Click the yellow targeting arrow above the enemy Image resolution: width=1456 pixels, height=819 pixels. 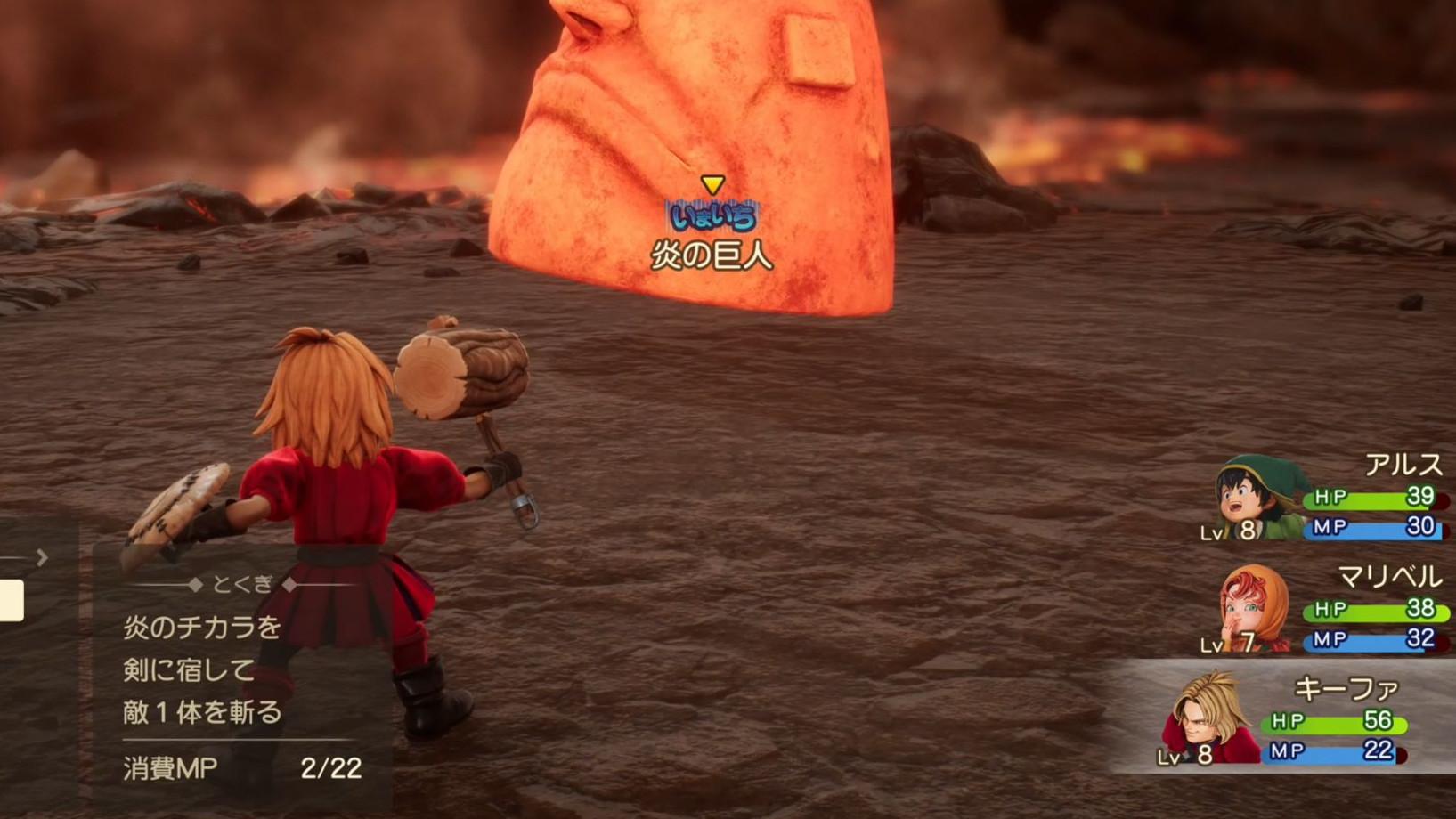pos(712,184)
